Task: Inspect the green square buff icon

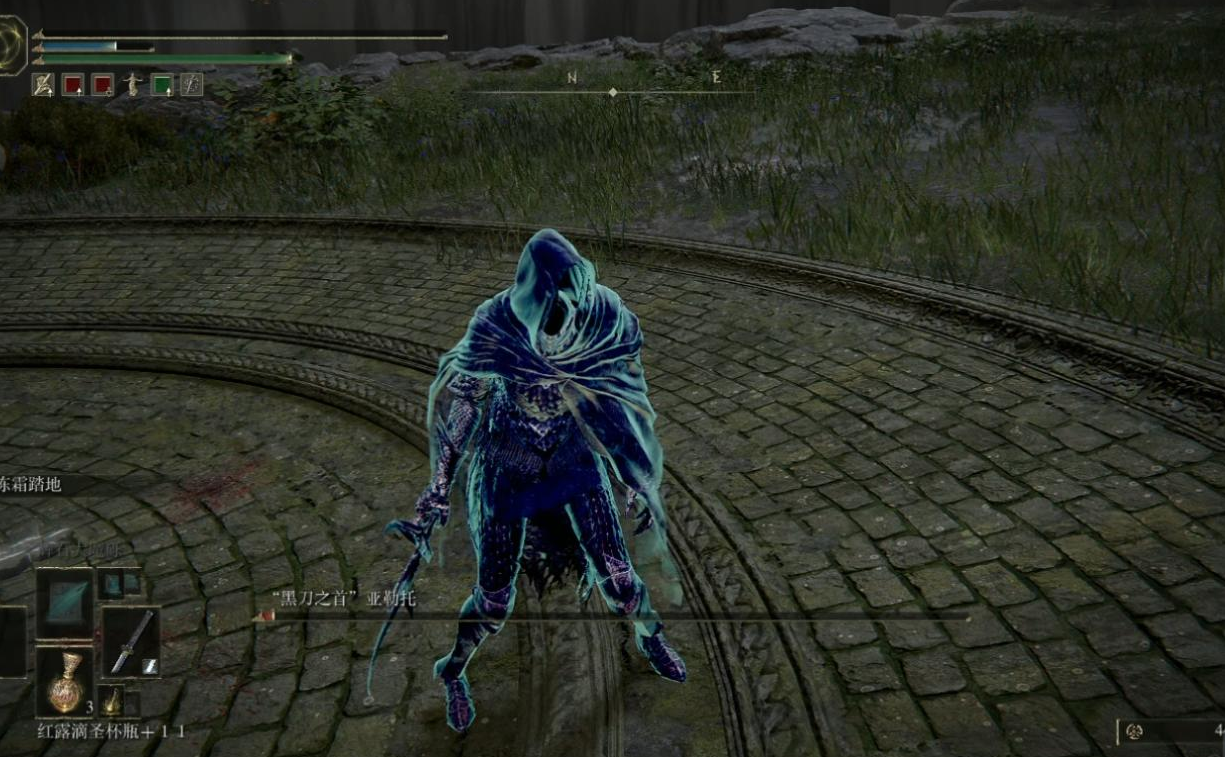Action: [161, 85]
